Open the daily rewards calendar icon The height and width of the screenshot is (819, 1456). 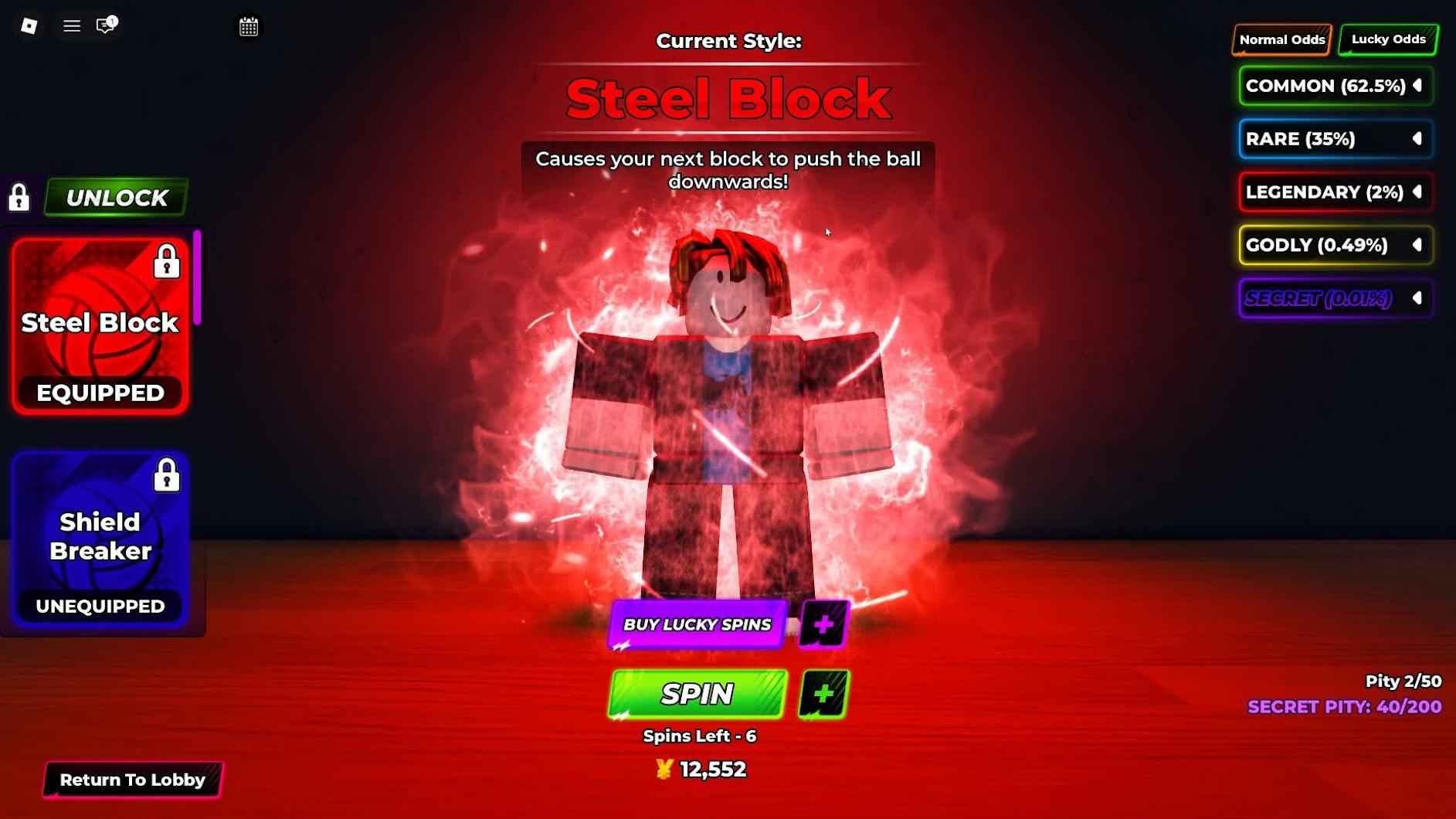pyautogui.click(x=249, y=25)
